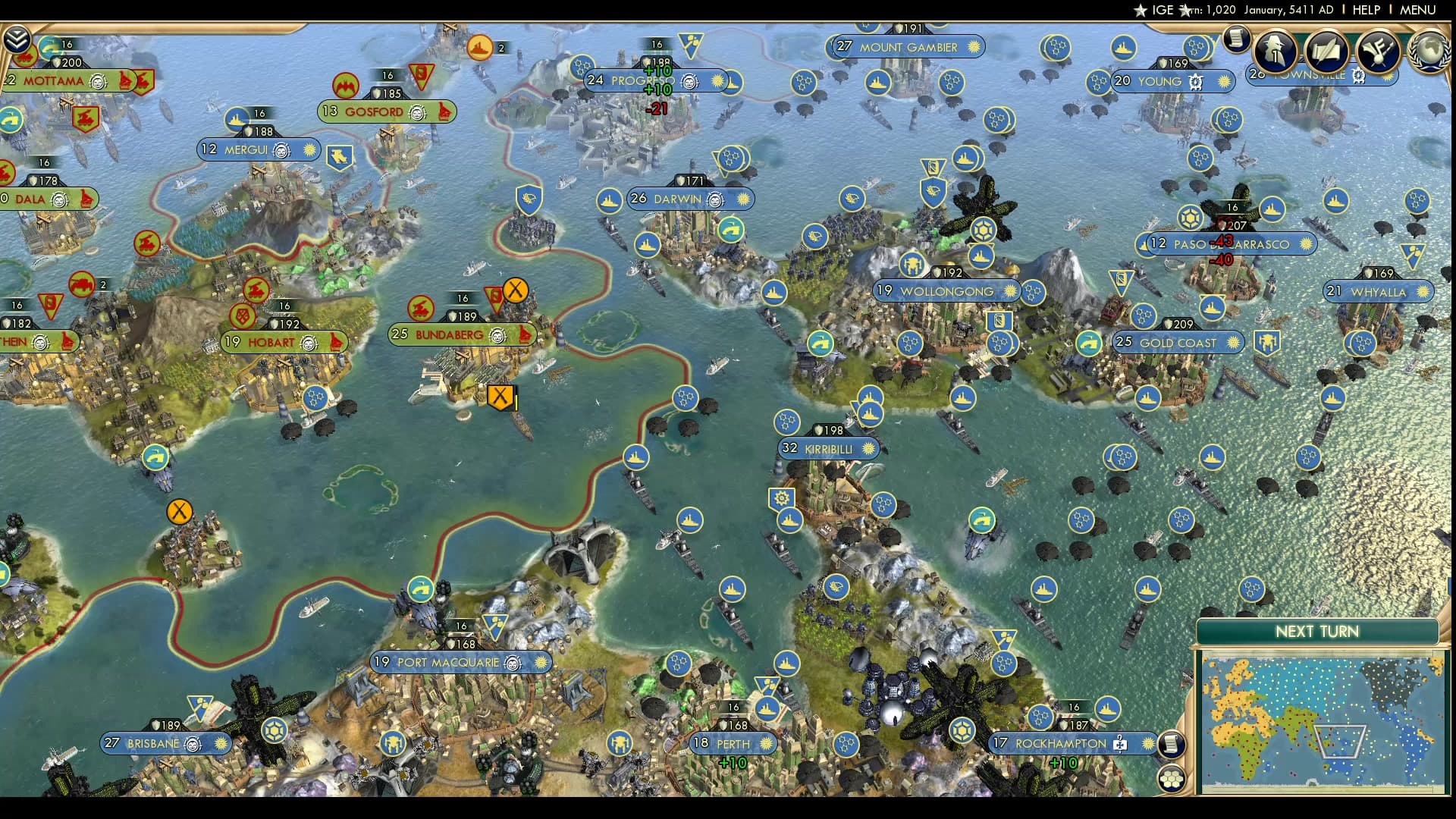Switch to strategic view with the hex icon
The width and height of the screenshot is (1456, 819).
coord(1172,777)
